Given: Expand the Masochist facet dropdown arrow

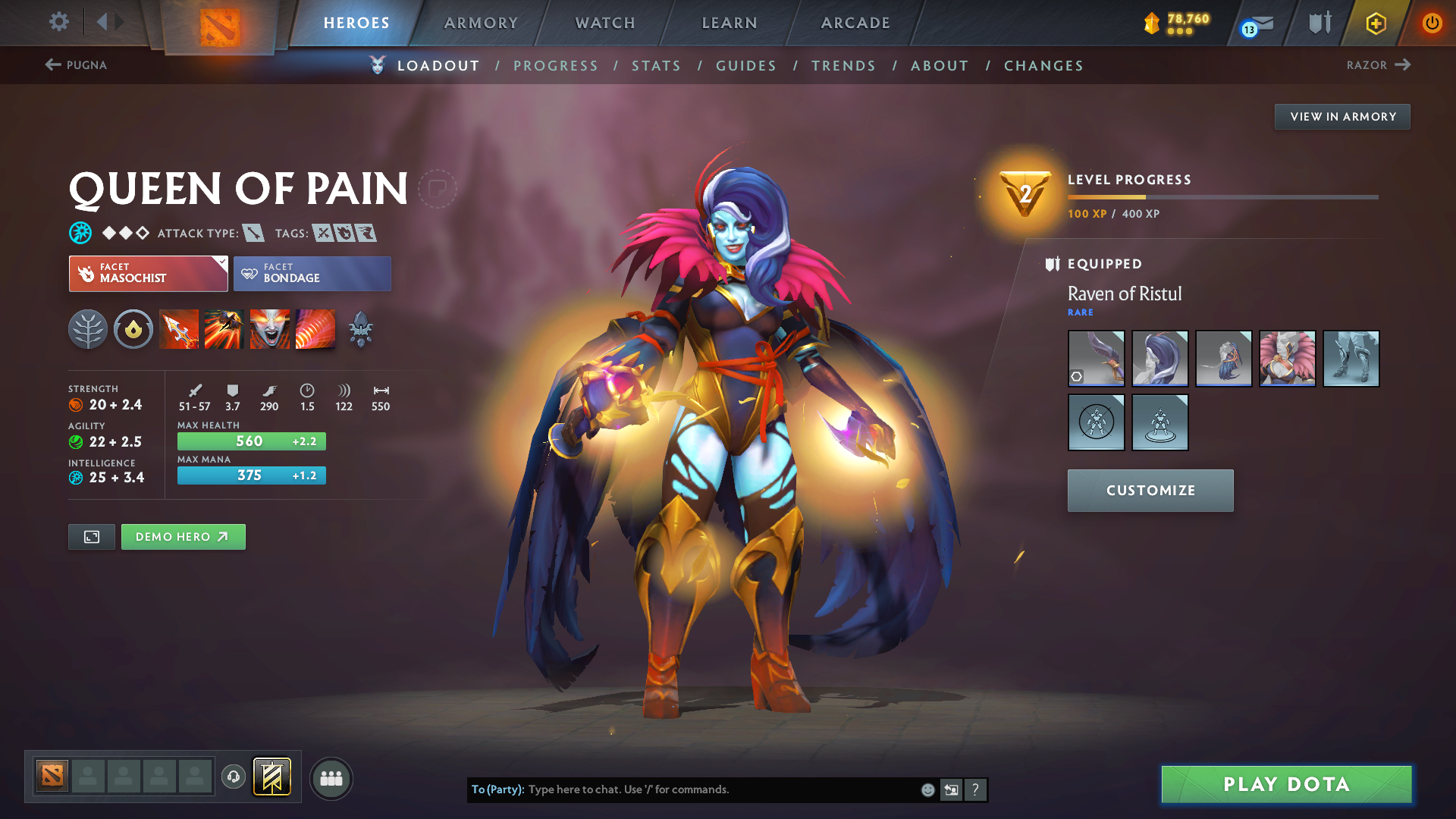Looking at the screenshot, I should point(221,262).
